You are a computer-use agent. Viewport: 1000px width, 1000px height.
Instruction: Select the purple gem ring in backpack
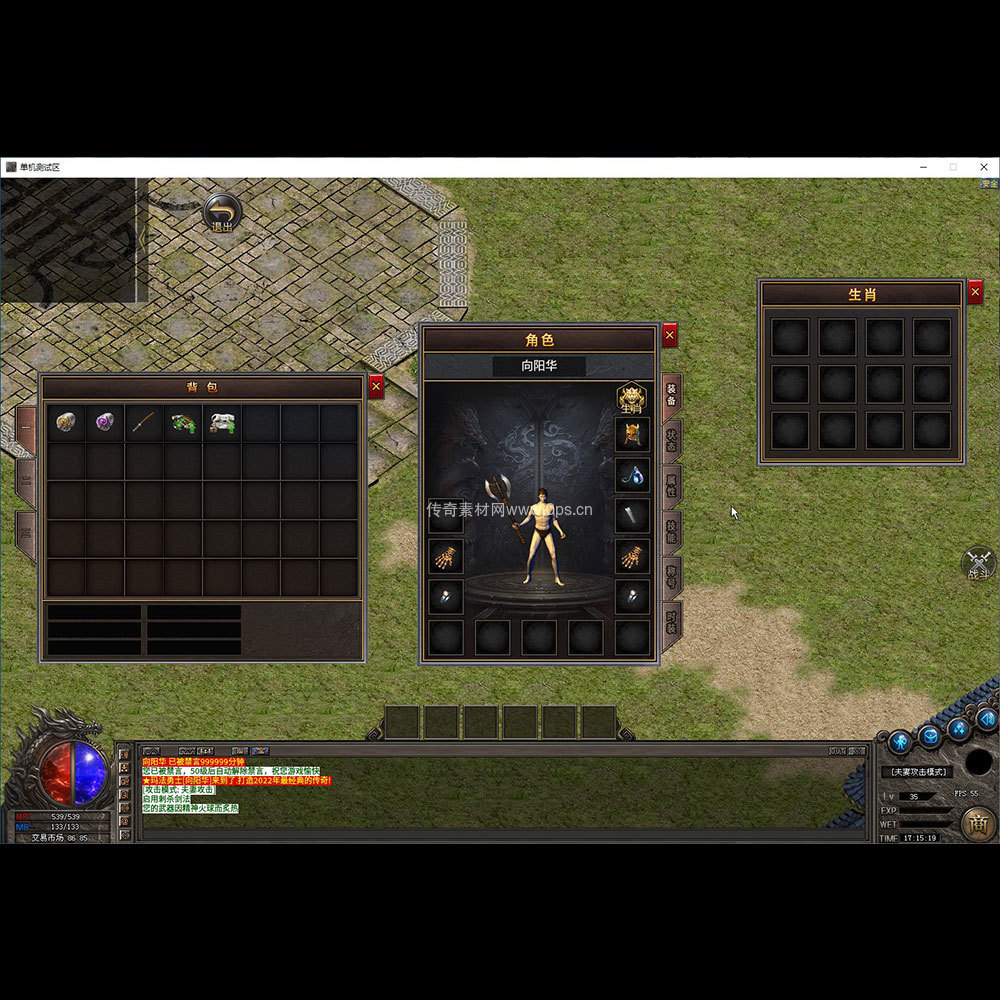(105, 423)
